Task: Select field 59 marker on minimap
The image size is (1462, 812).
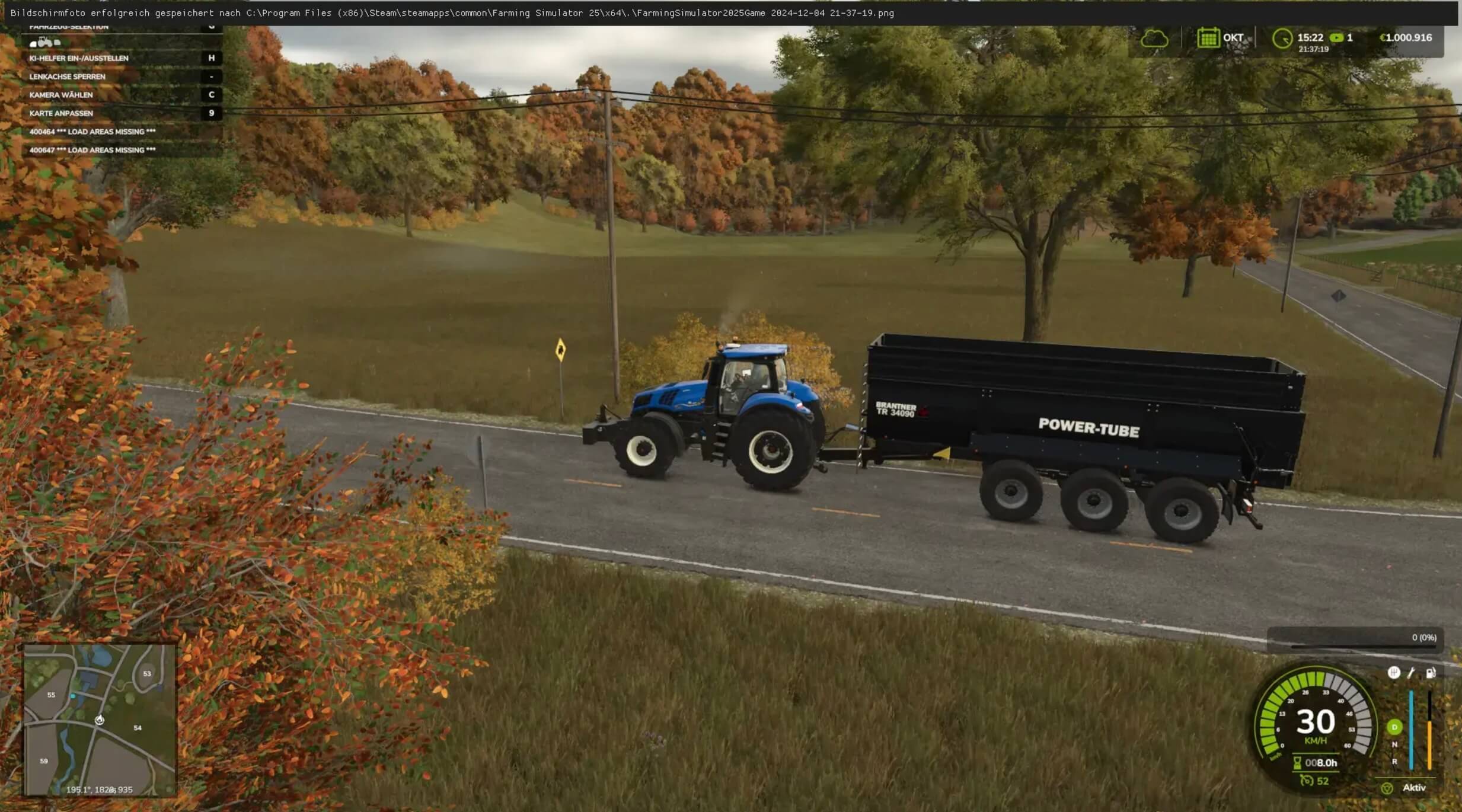Action: click(44, 760)
